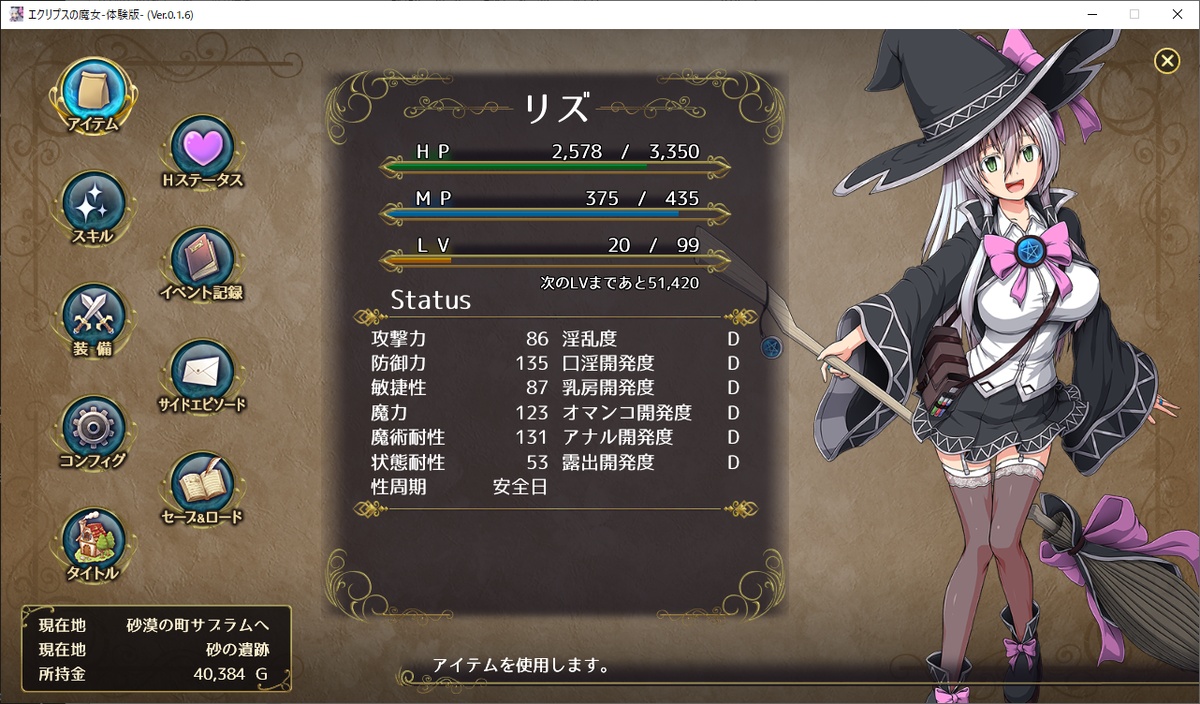This screenshot has height=704, width=1200.
Task: Close the menu with the X button
Action: point(1167,62)
